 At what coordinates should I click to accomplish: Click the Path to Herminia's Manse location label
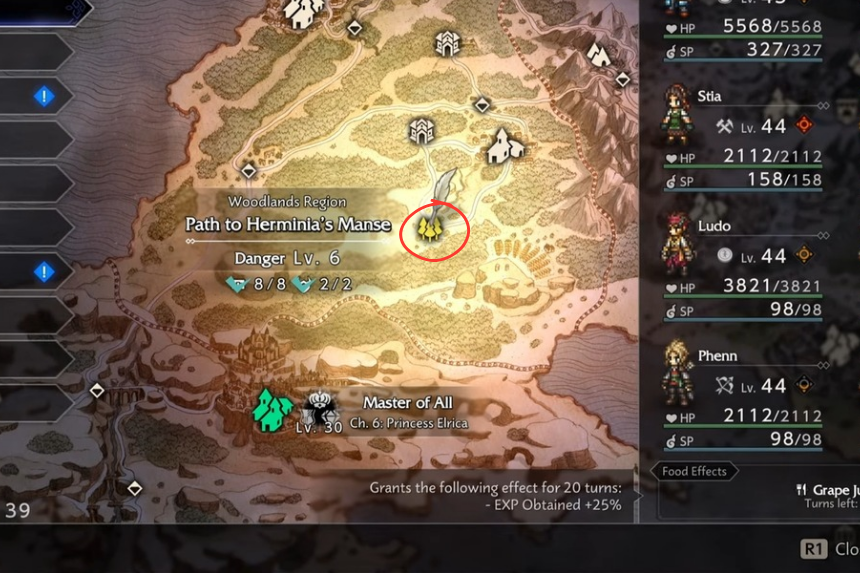pos(288,224)
